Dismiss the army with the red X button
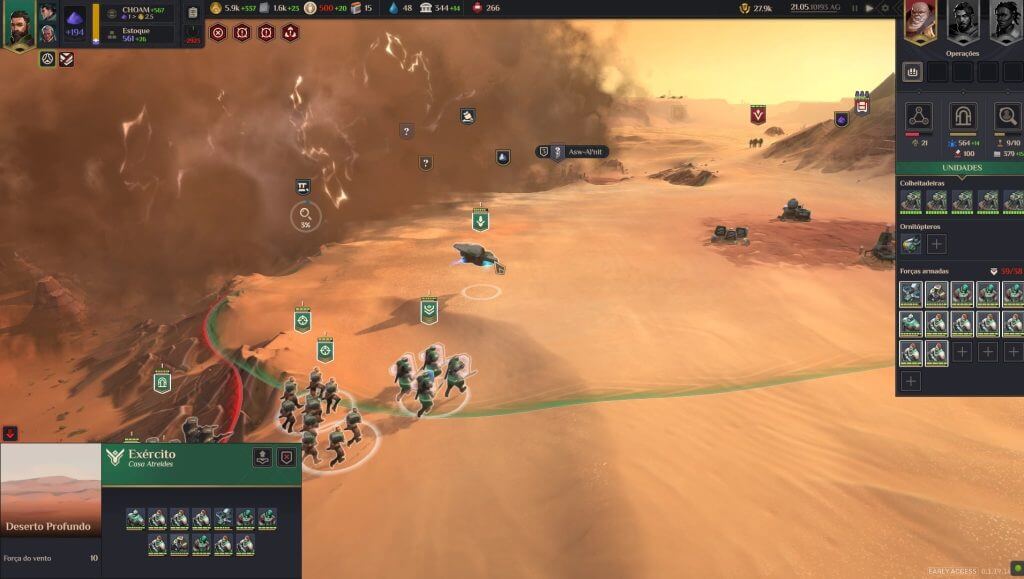The height and width of the screenshot is (579, 1024). pyautogui.click(x=287, y=458)
